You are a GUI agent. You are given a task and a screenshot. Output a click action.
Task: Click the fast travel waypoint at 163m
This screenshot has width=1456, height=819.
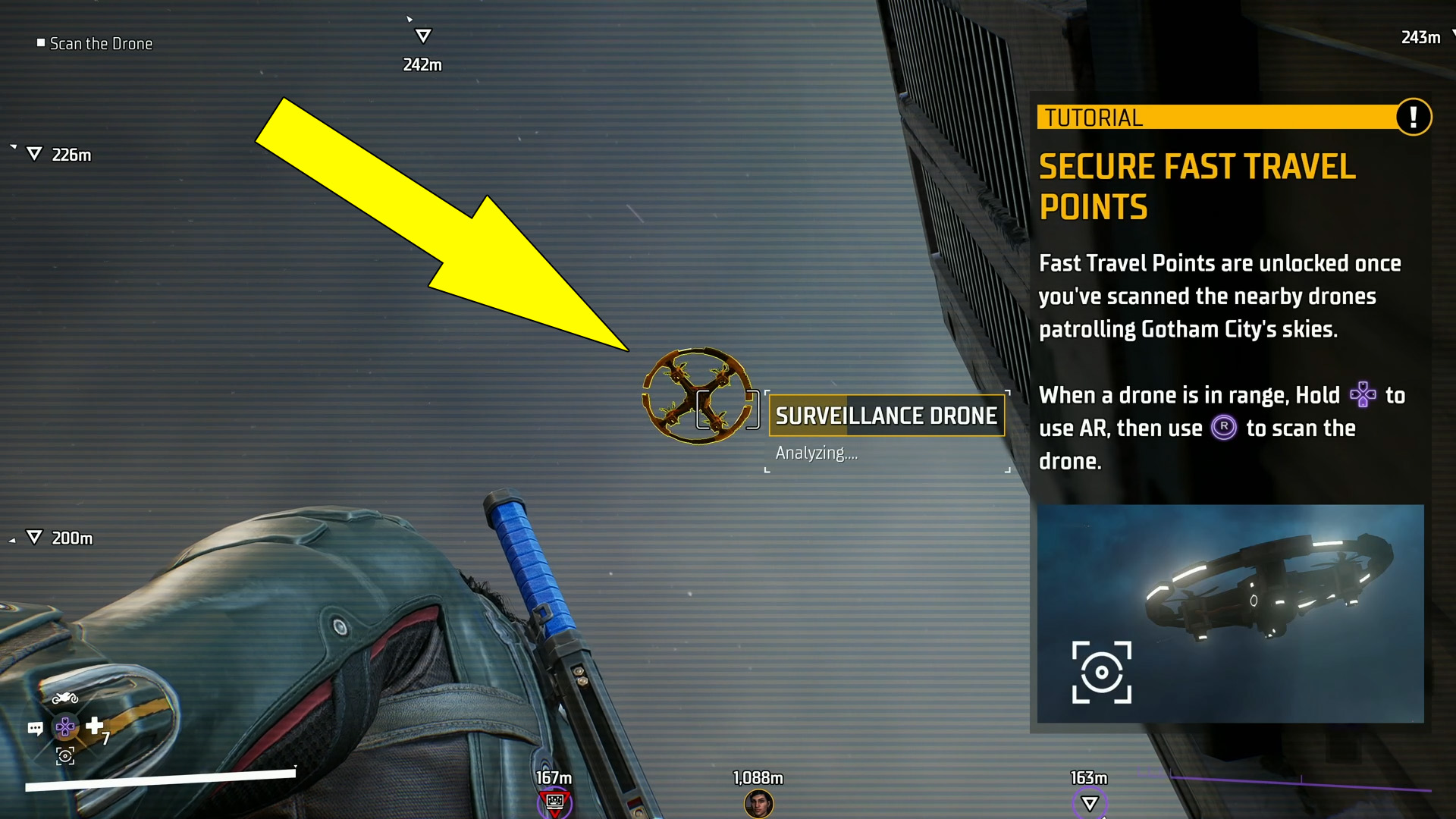pos(1090,800)
